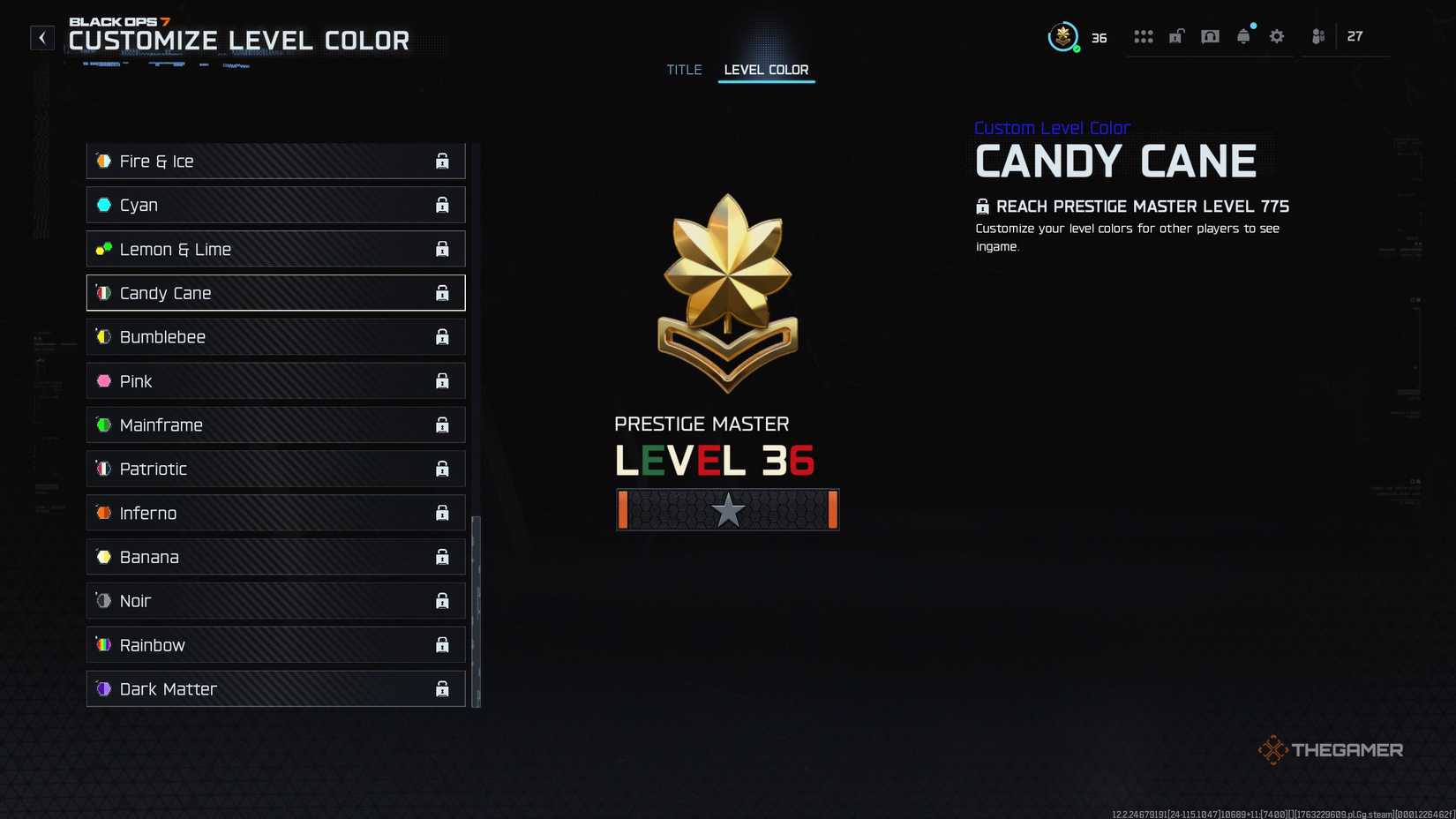This screenshot has height=819, width=1456.
Task: Select the LEVEL COLOR tab
Action: pyautogui.click(x=766, y=70)
